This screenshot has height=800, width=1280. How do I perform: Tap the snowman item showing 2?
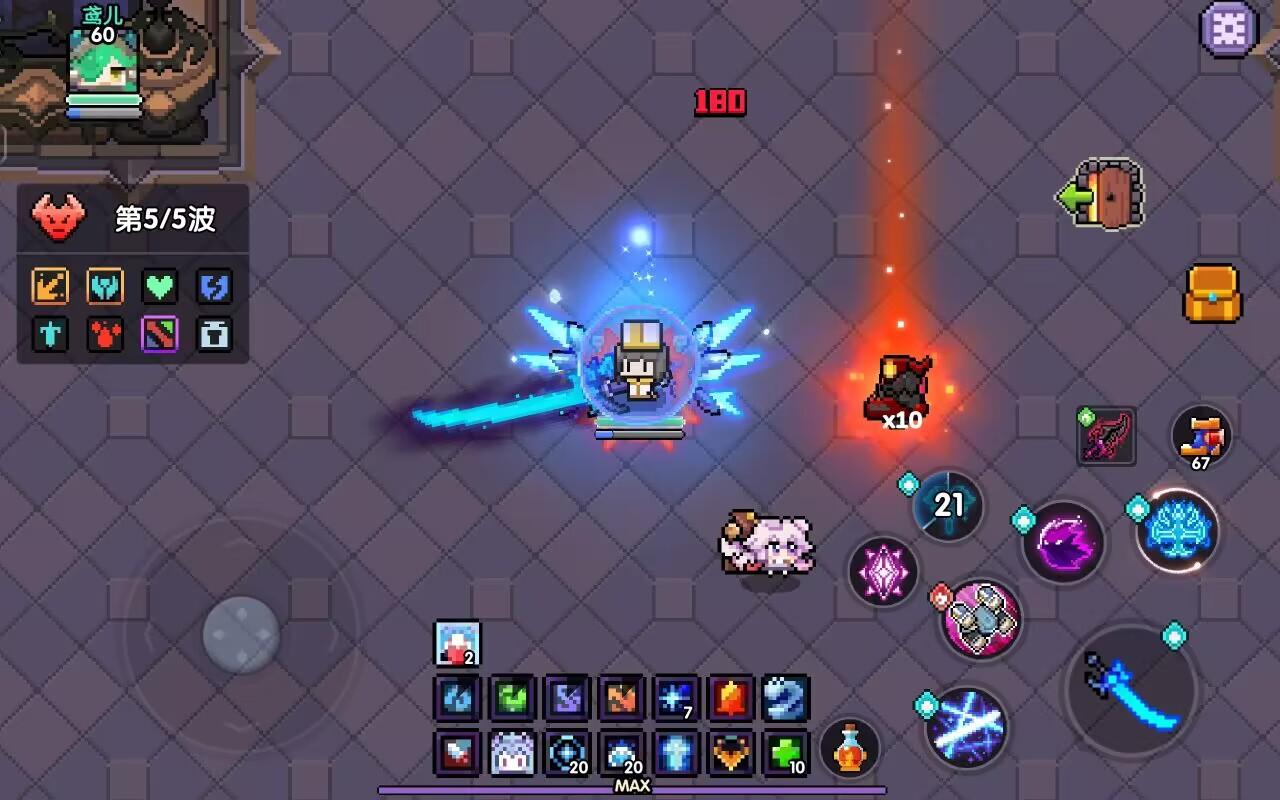tap(456, 644)
